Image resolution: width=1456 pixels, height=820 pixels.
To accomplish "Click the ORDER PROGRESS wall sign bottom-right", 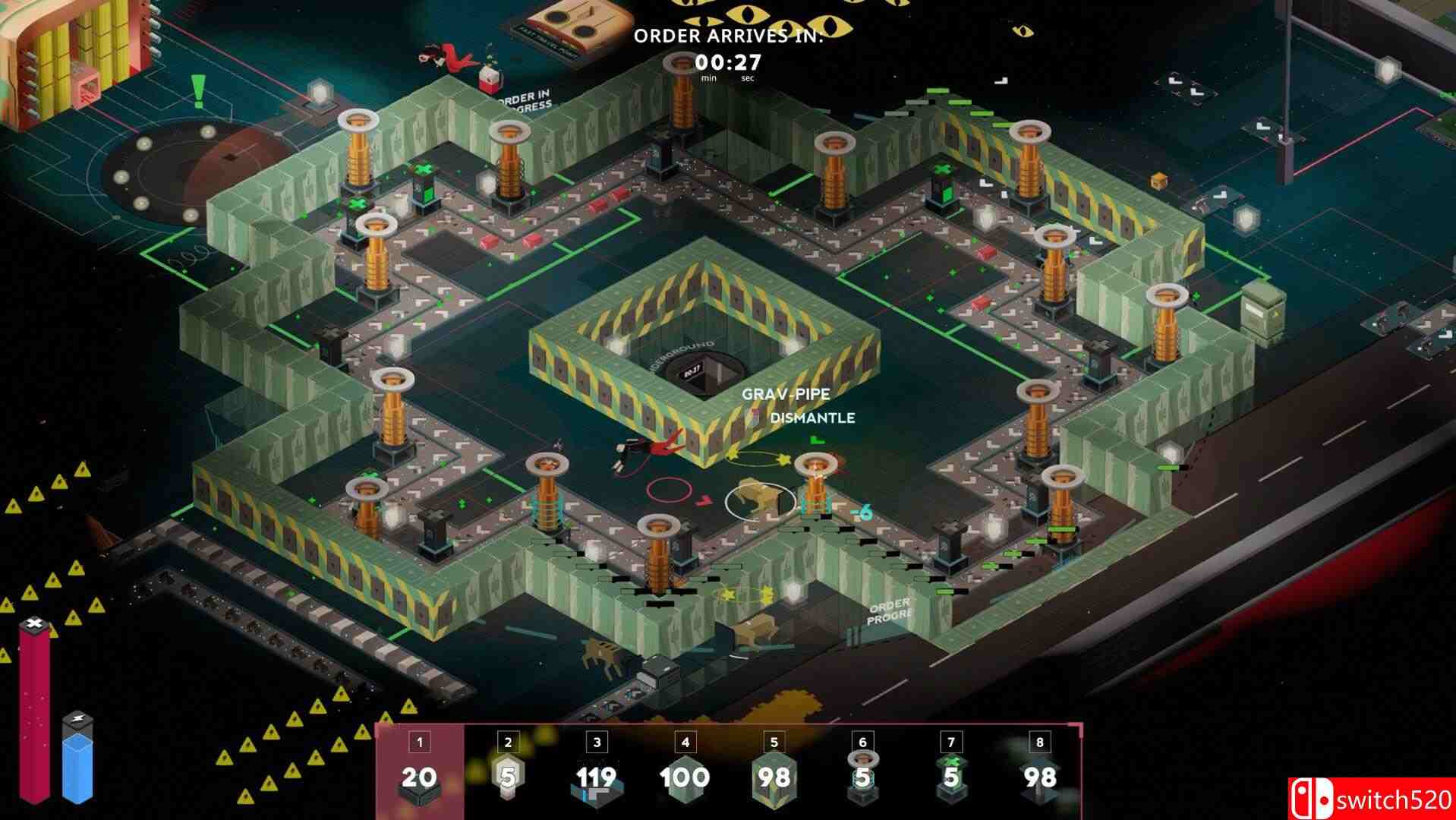I will tap(888, 611).
